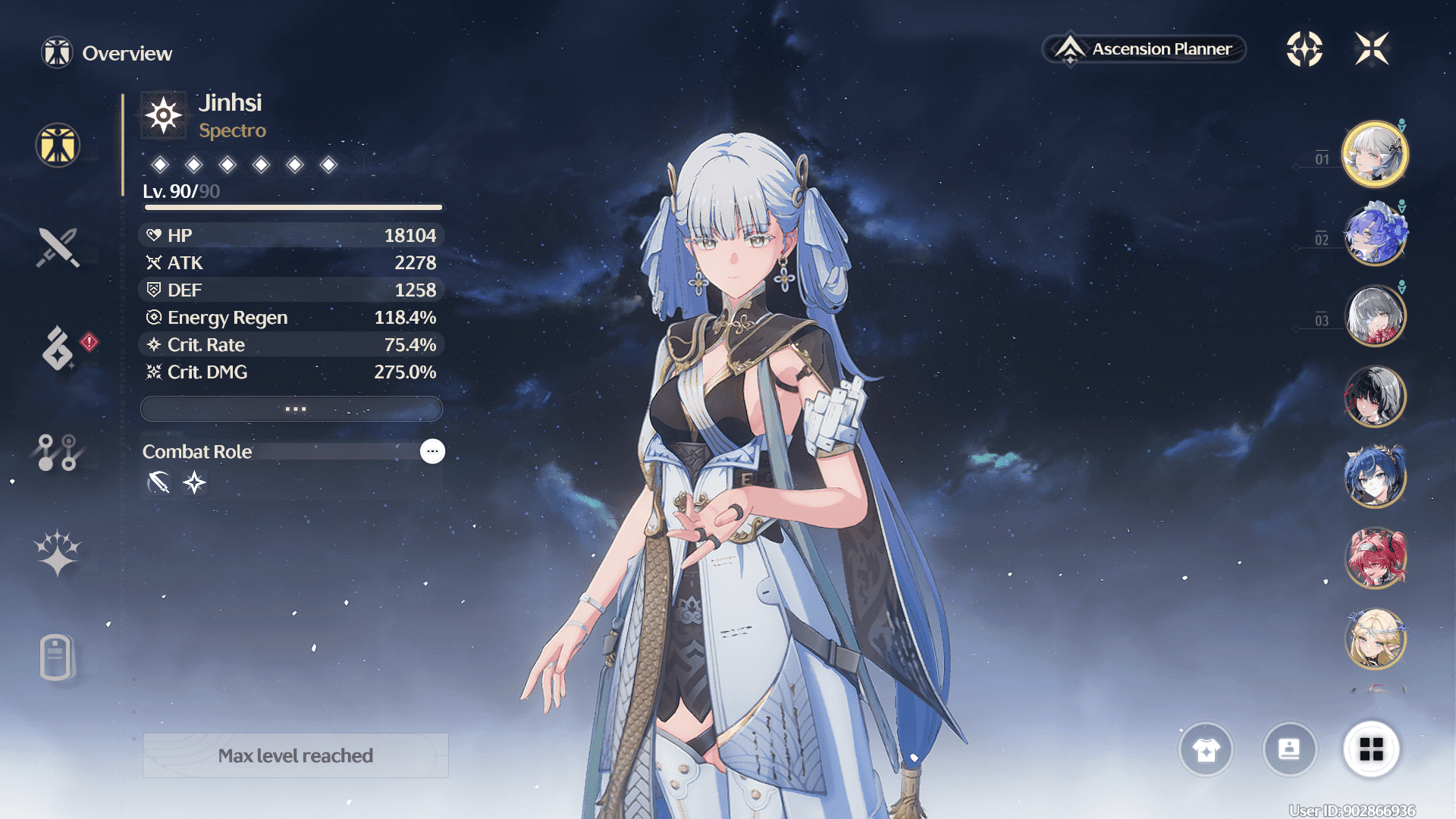Open the Ascension Planner
The height and width of the screenshot is (819, 1456).
[x=1145, y=49]
